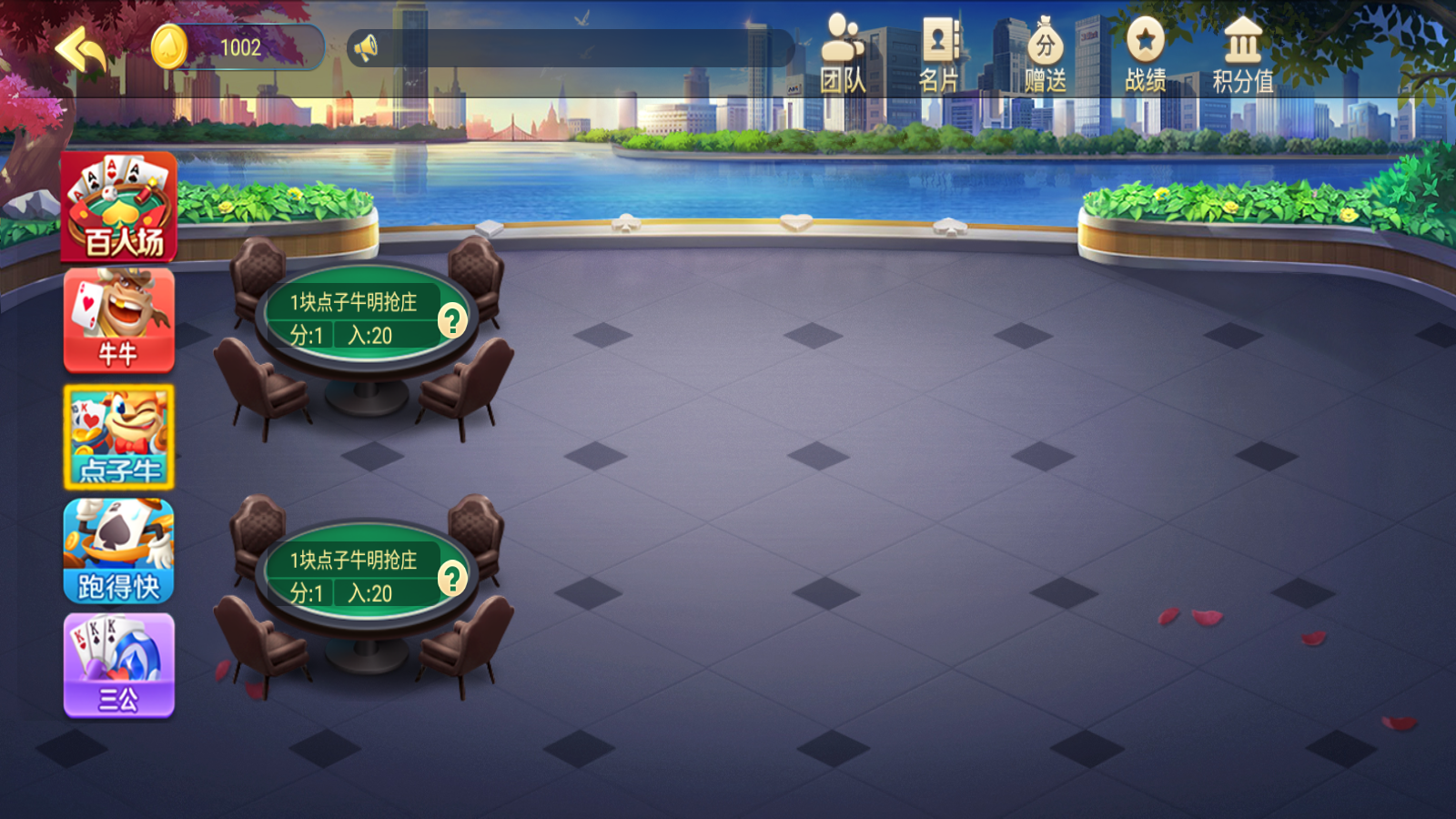Open the 团队 (Team) panel
This screenshot has height=819, width=1456.
844,50
